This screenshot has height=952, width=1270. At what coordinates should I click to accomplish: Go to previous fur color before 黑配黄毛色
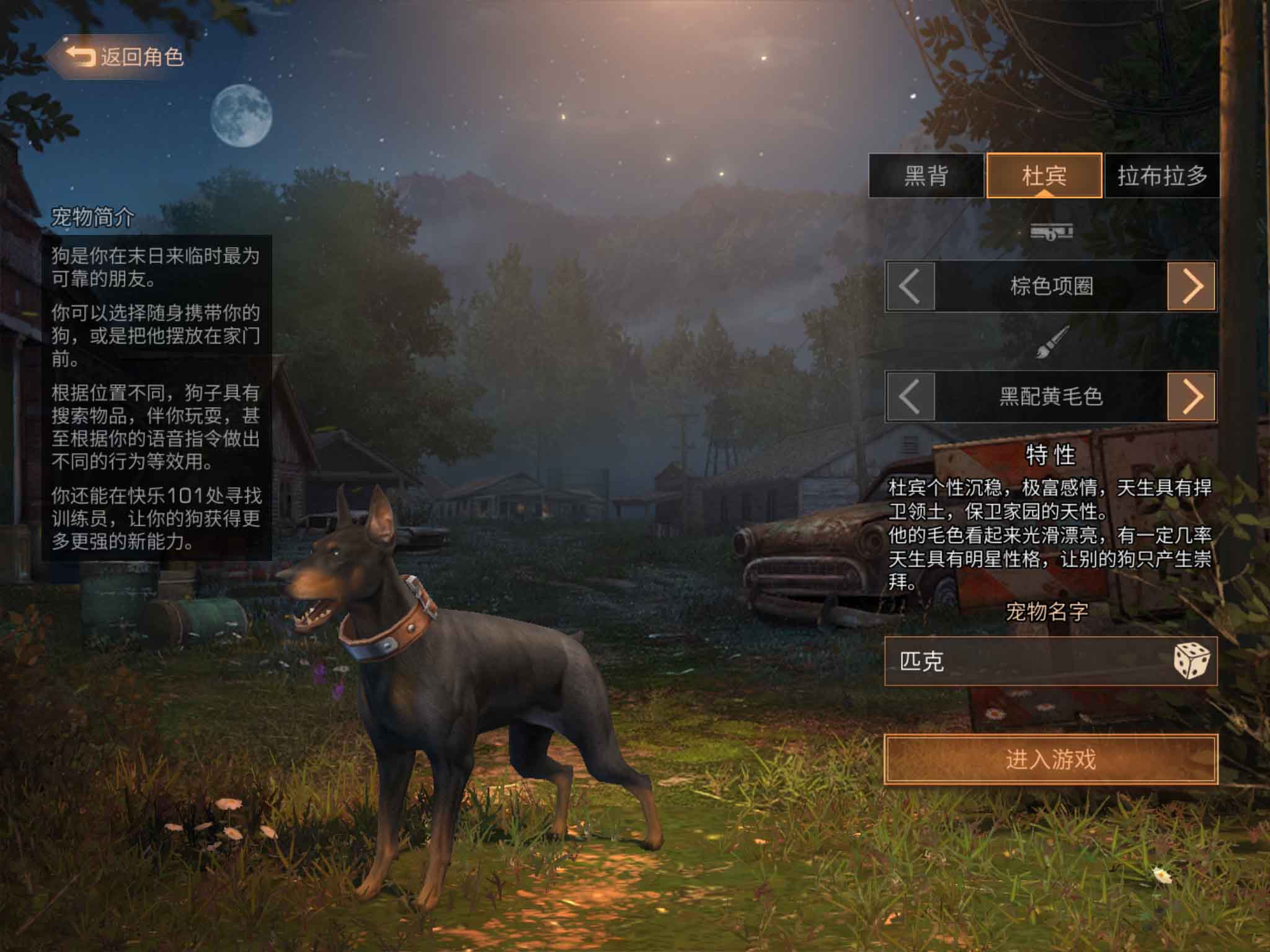910,397
